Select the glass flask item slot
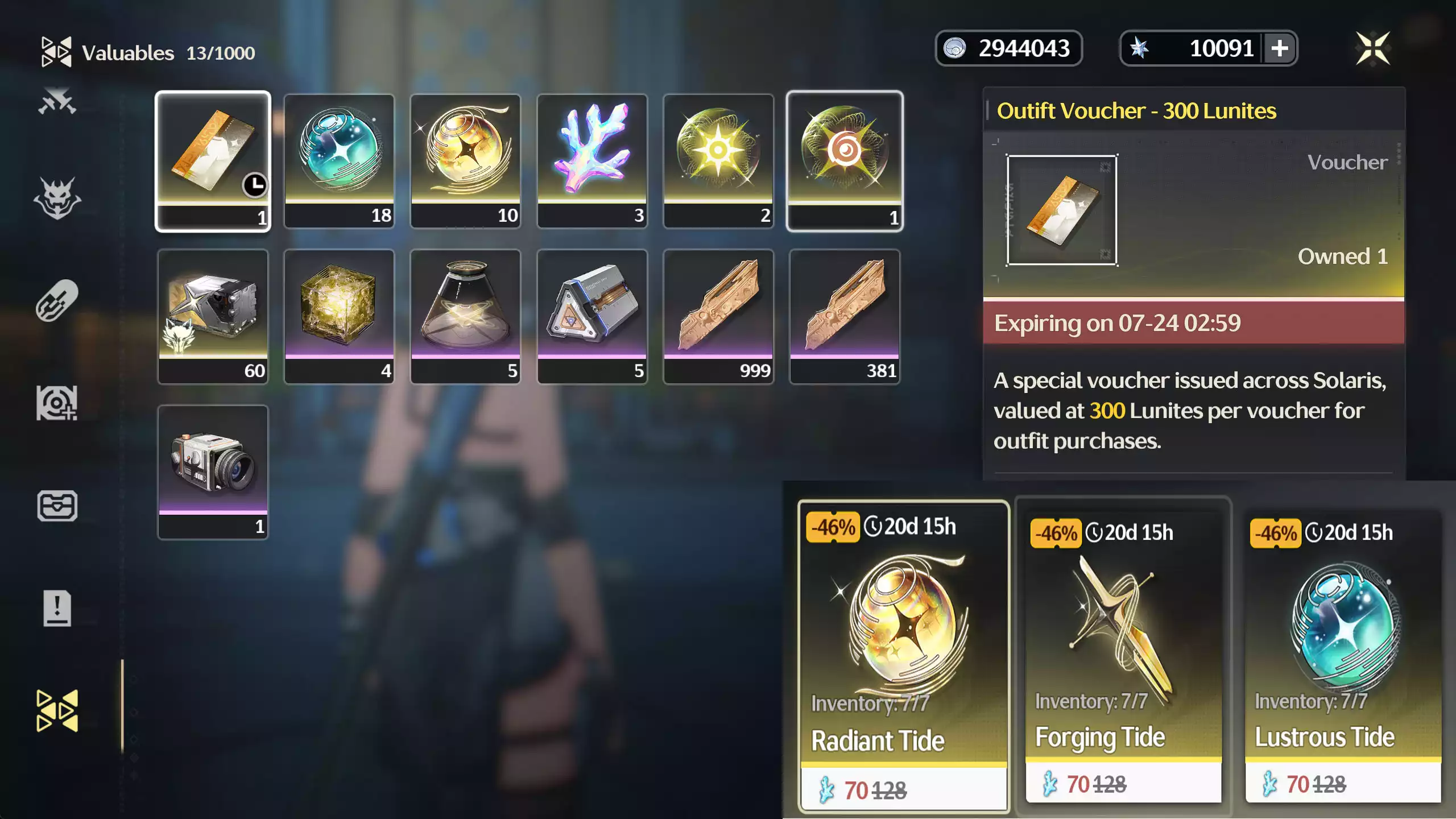 click(465, 316)
